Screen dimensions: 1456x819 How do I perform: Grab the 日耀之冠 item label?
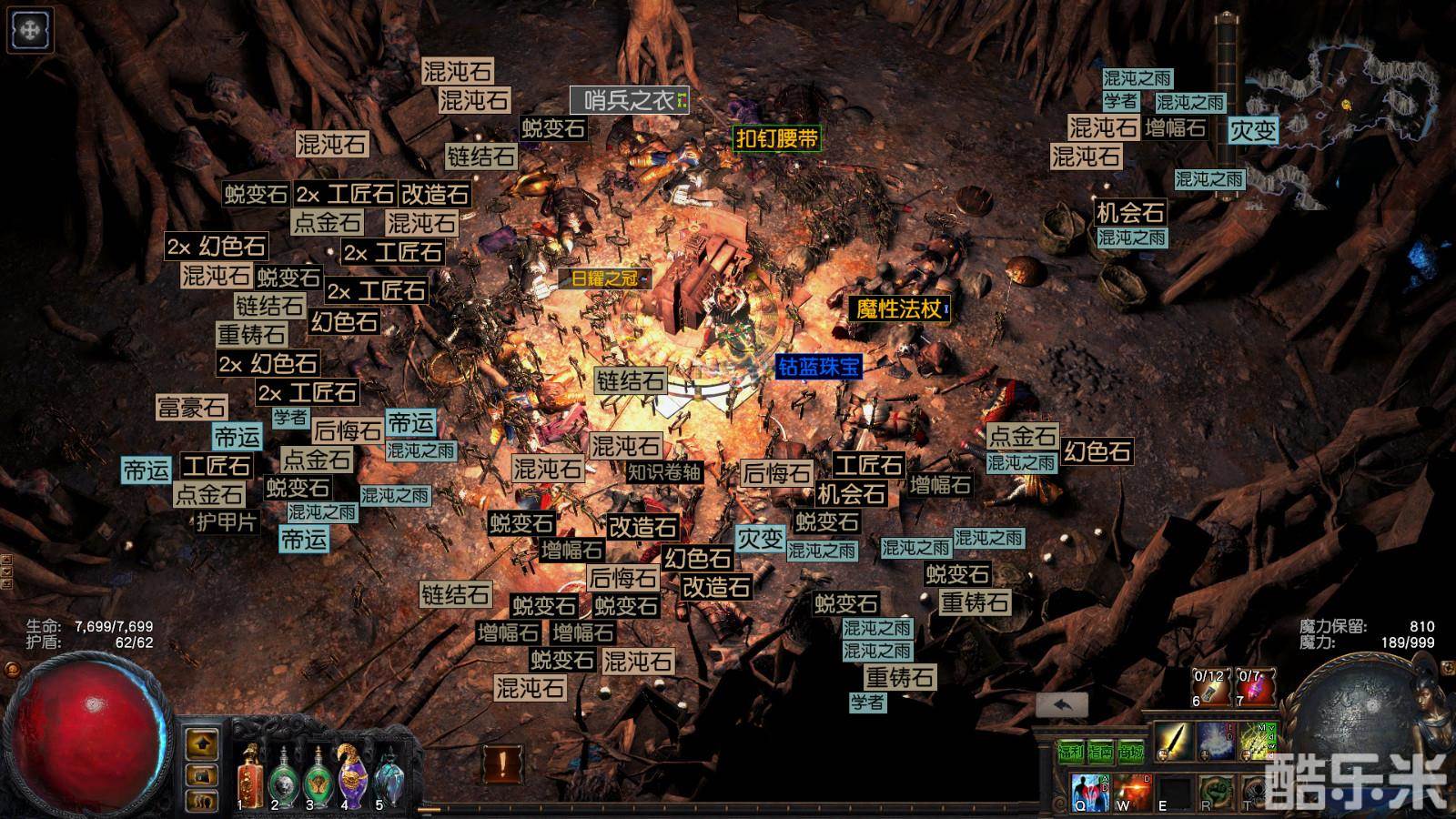pyautogui.click(x=604, y=278)
